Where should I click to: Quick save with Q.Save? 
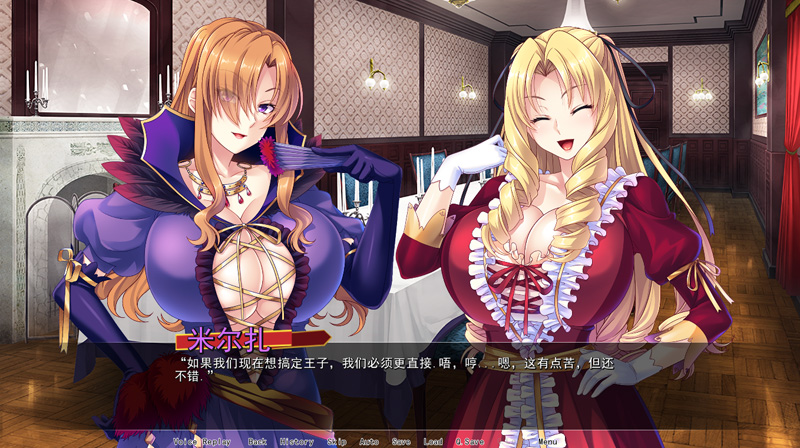click(469, 441)
